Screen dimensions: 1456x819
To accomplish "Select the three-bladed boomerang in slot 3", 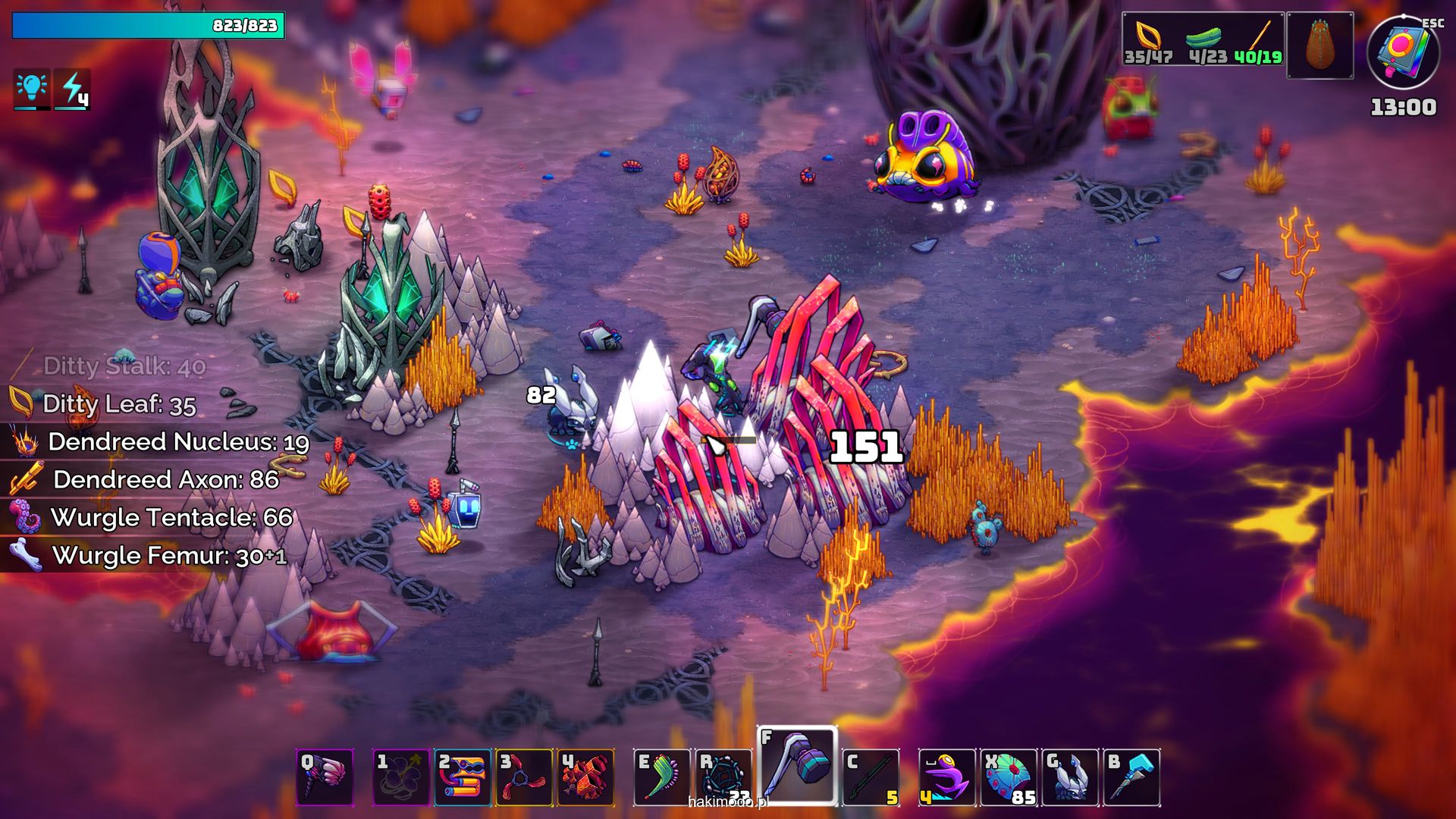I will tap(524, 777).
